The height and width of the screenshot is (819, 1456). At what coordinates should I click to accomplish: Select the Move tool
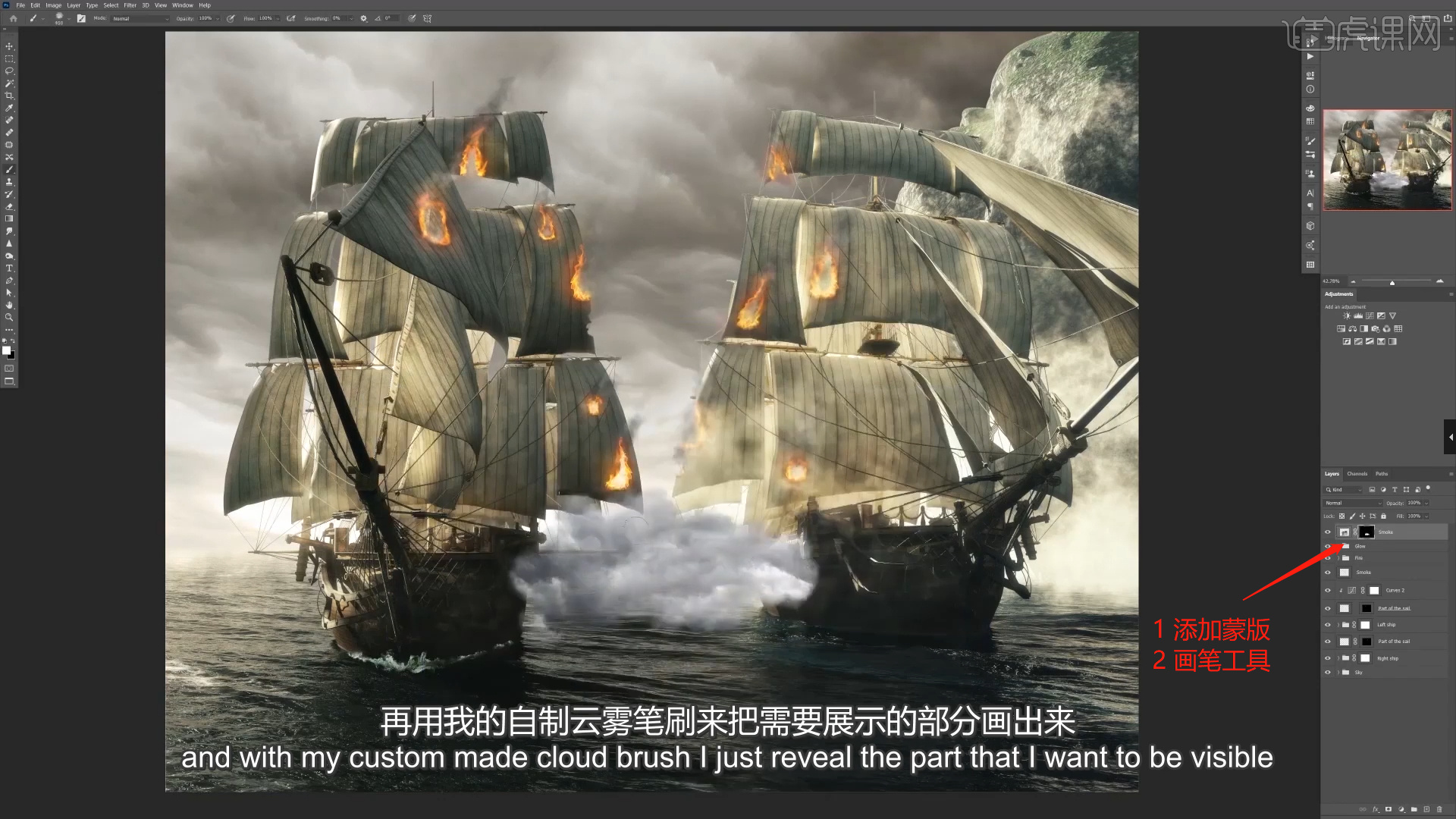[9, 48]
